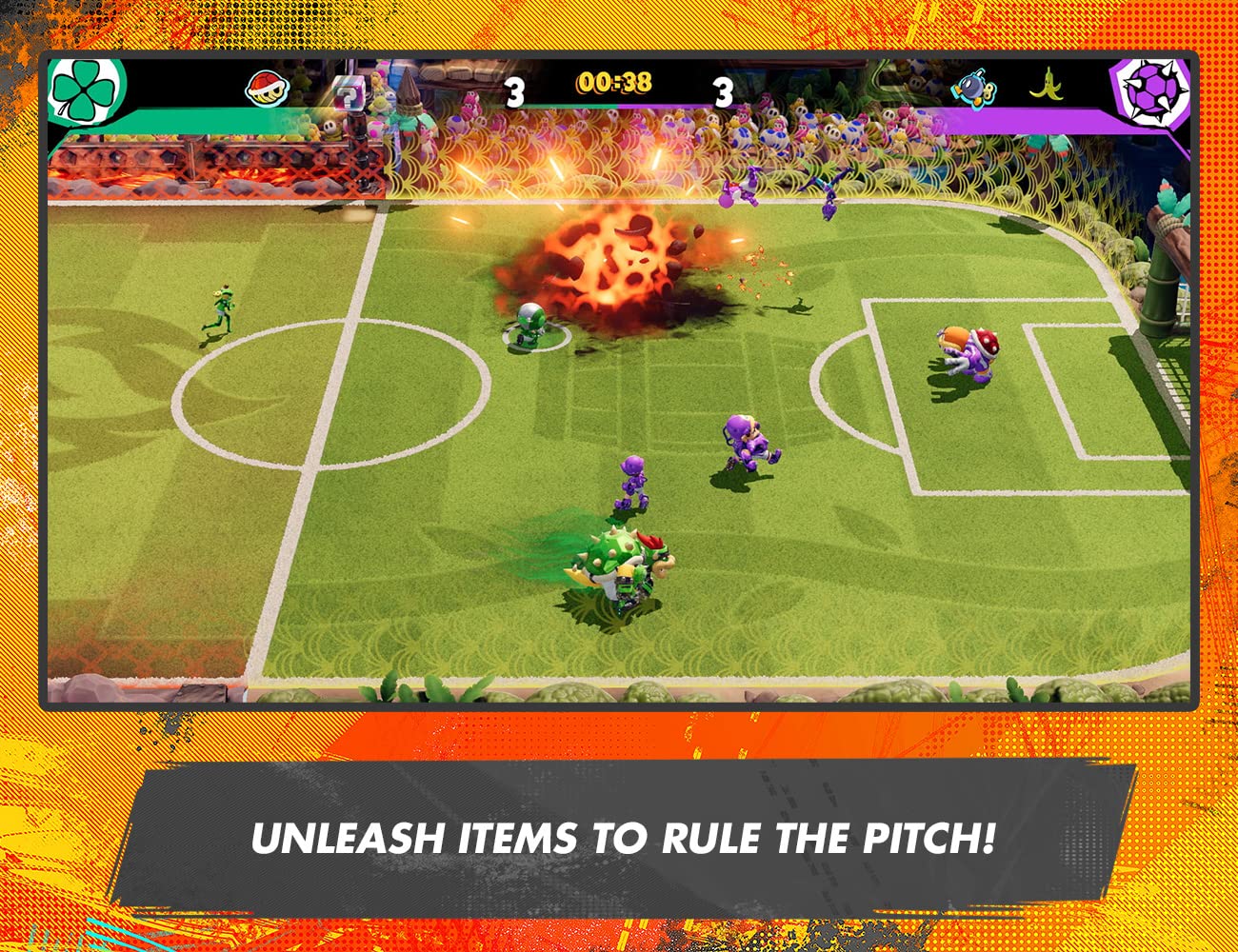
Task: Expand the left team score counter
Action: tap(514, 91)
